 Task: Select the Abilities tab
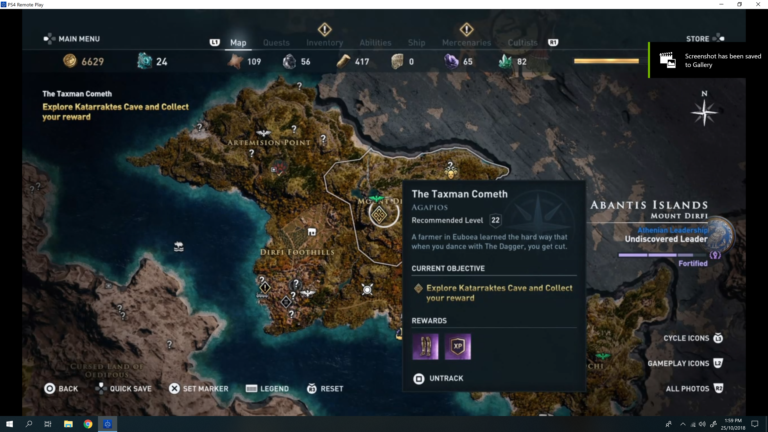tap(375, 43)
